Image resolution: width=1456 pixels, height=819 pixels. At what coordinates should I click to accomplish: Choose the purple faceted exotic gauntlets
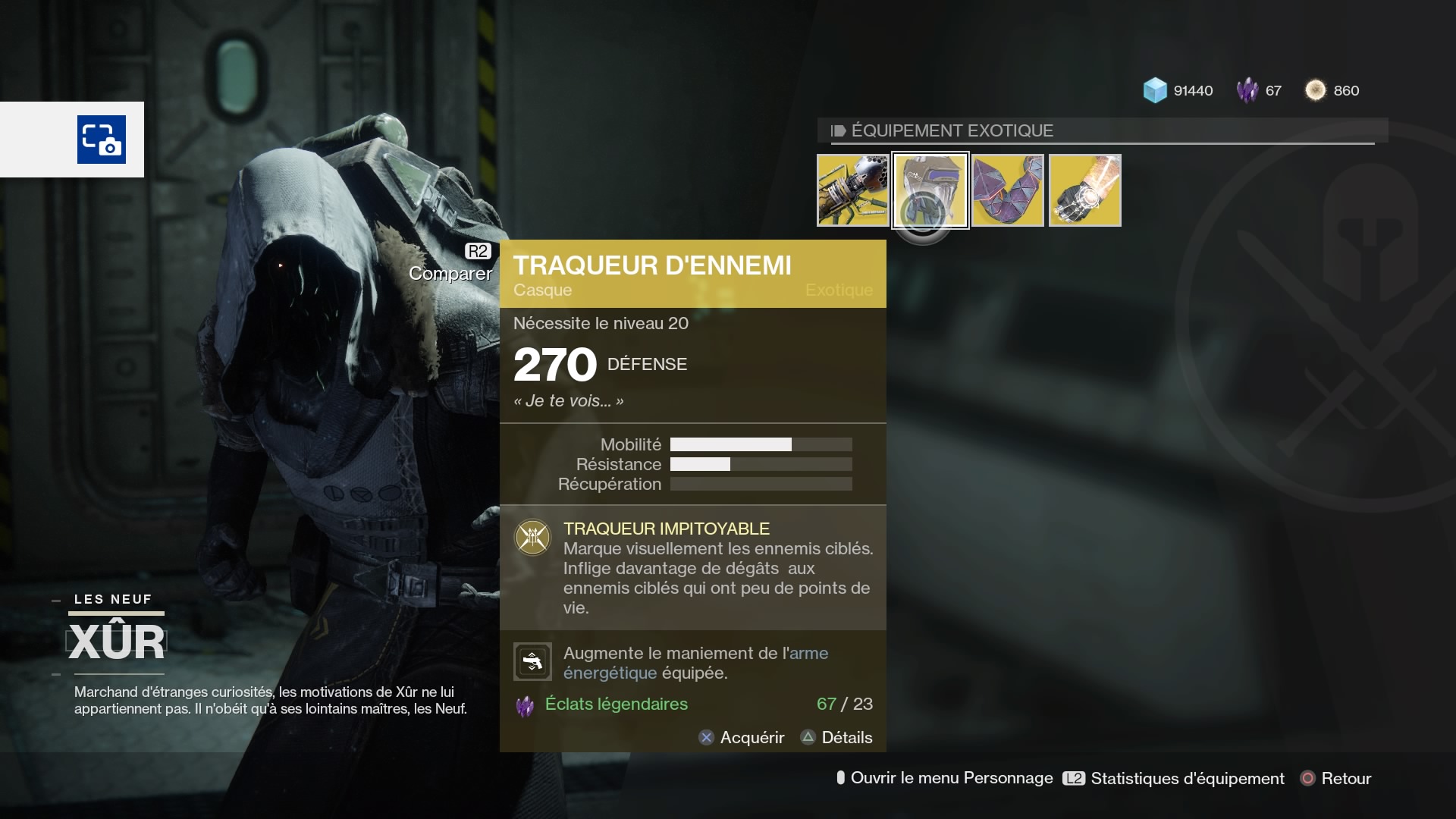[1008, 190]
